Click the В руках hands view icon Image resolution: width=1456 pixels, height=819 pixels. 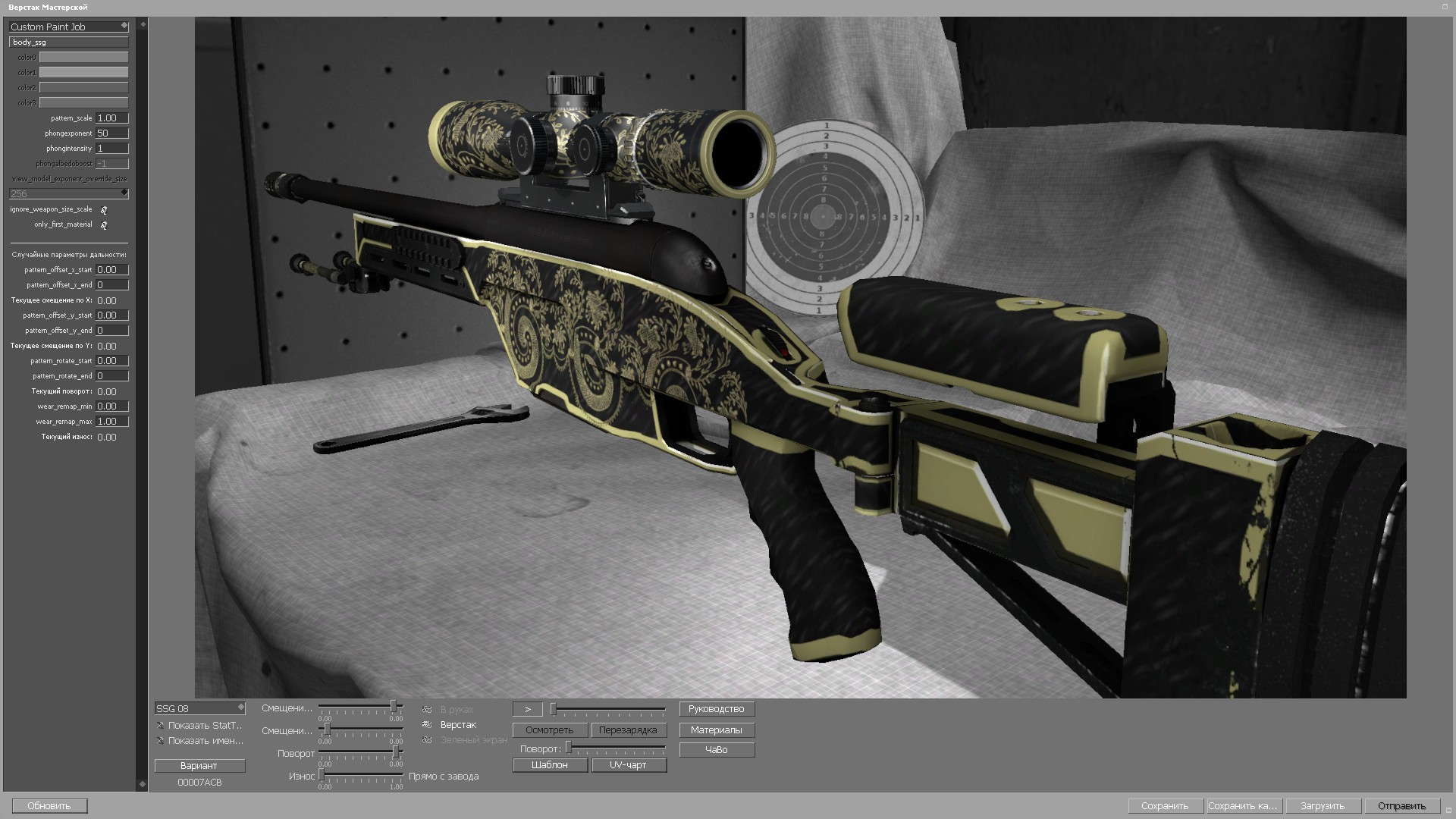[427, 709]
